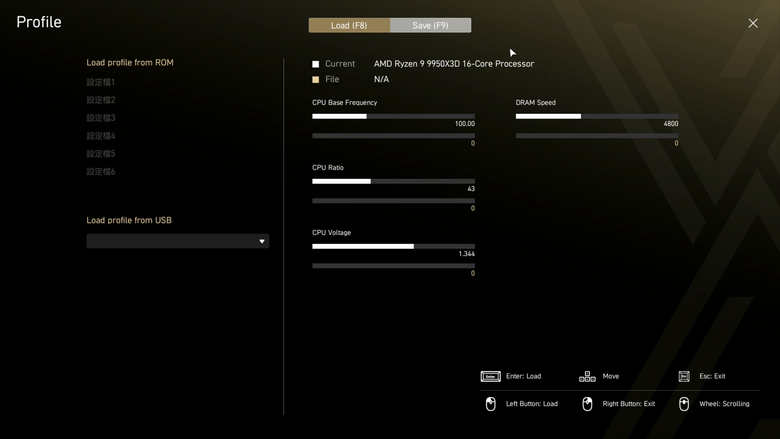This screenshot has width=780, height=439.
Task: Open the Load profile from USB dropdown
Action: [x=177, y=241]
